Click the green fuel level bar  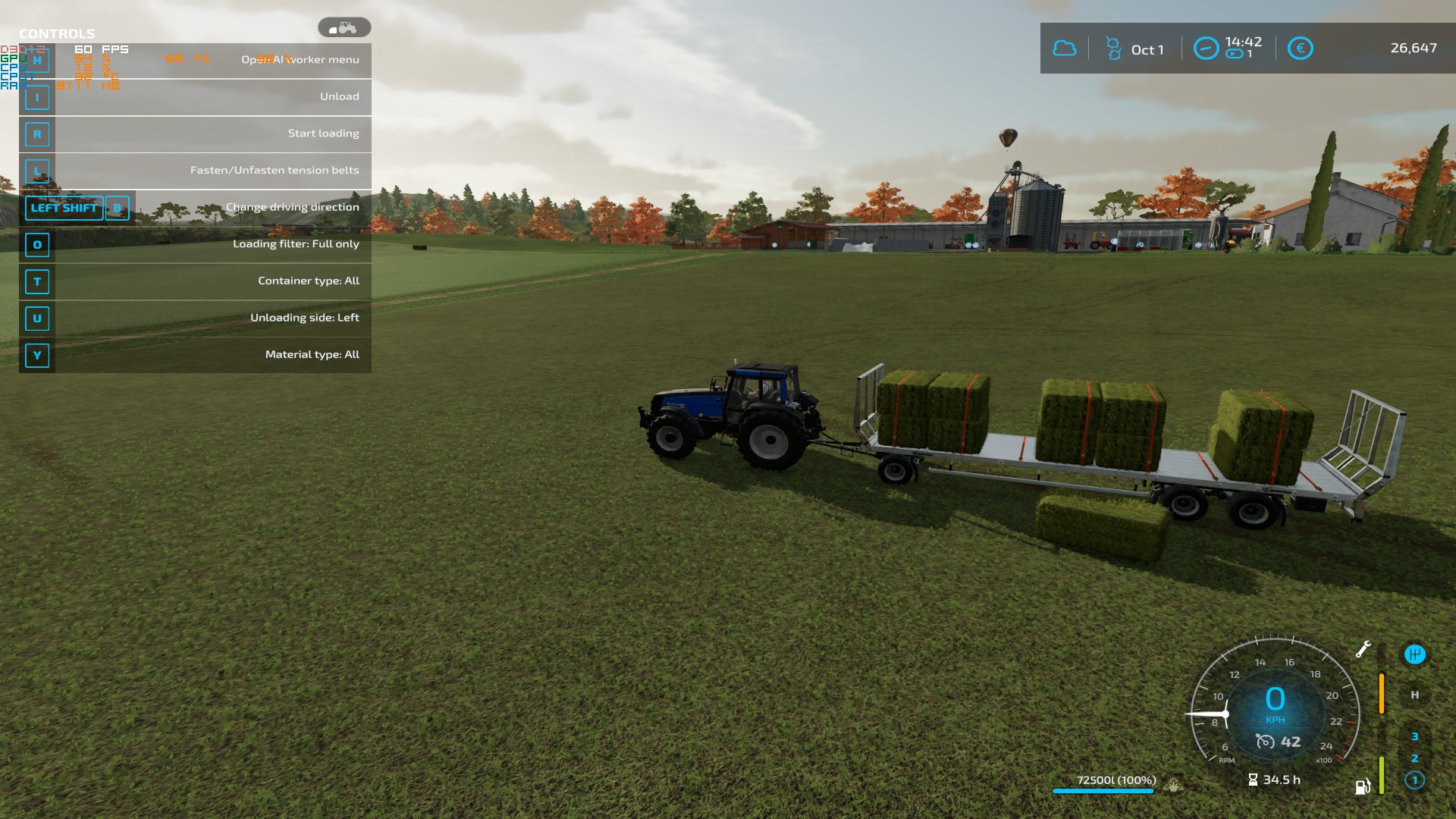coord(1382,775)
